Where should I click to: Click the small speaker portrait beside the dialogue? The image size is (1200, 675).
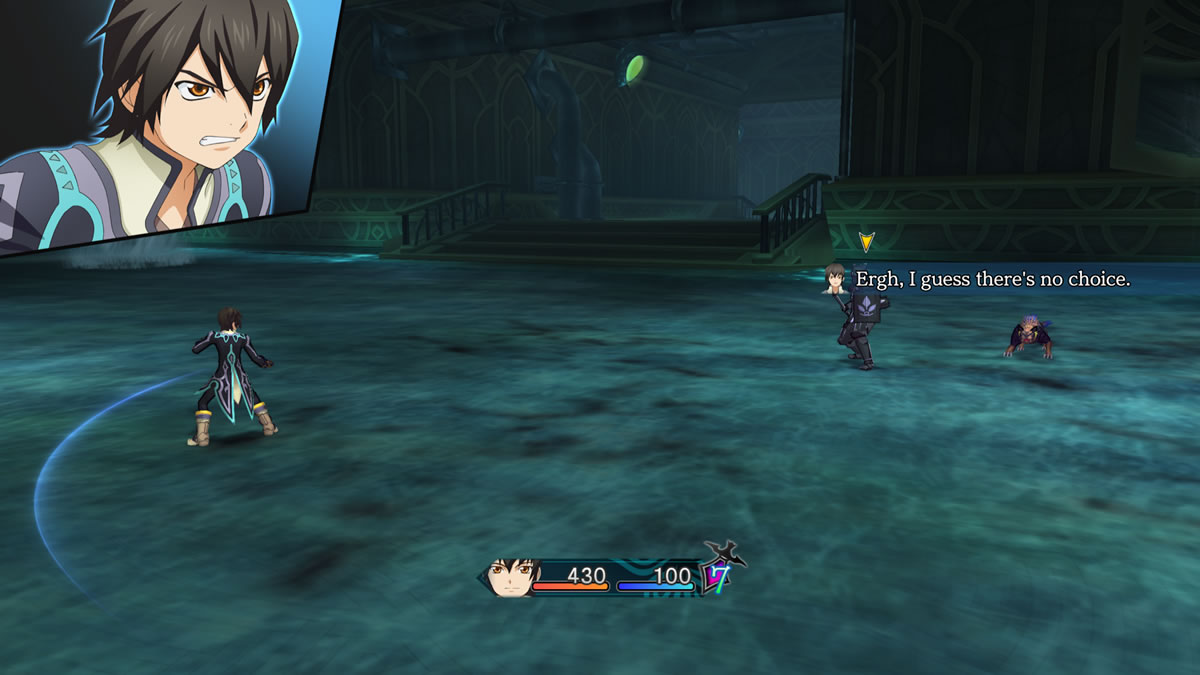coord(836,278)
